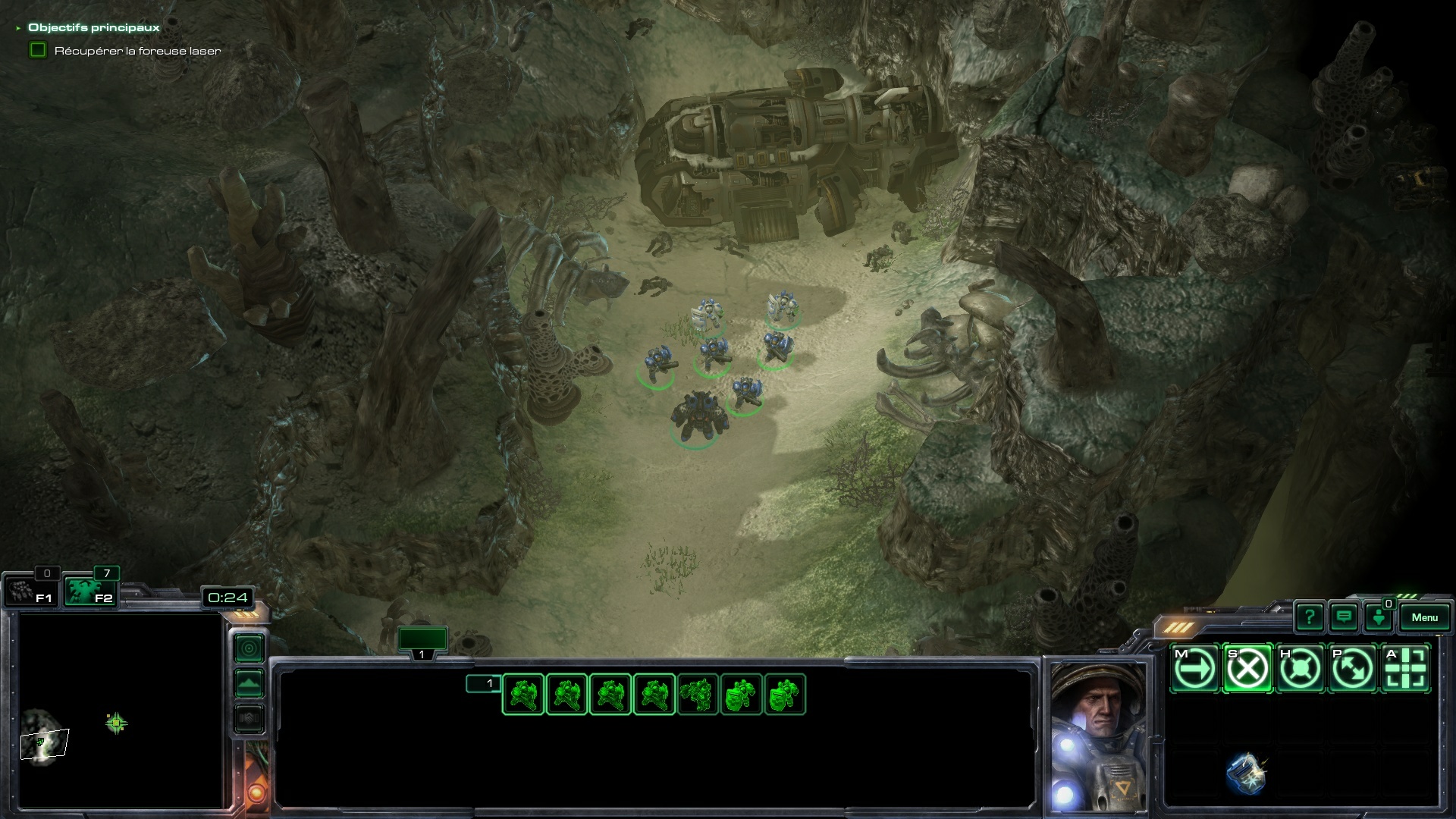Open the chat messages button
Viewport: 1456px width, 819px height.
(x=1344, y=617)
